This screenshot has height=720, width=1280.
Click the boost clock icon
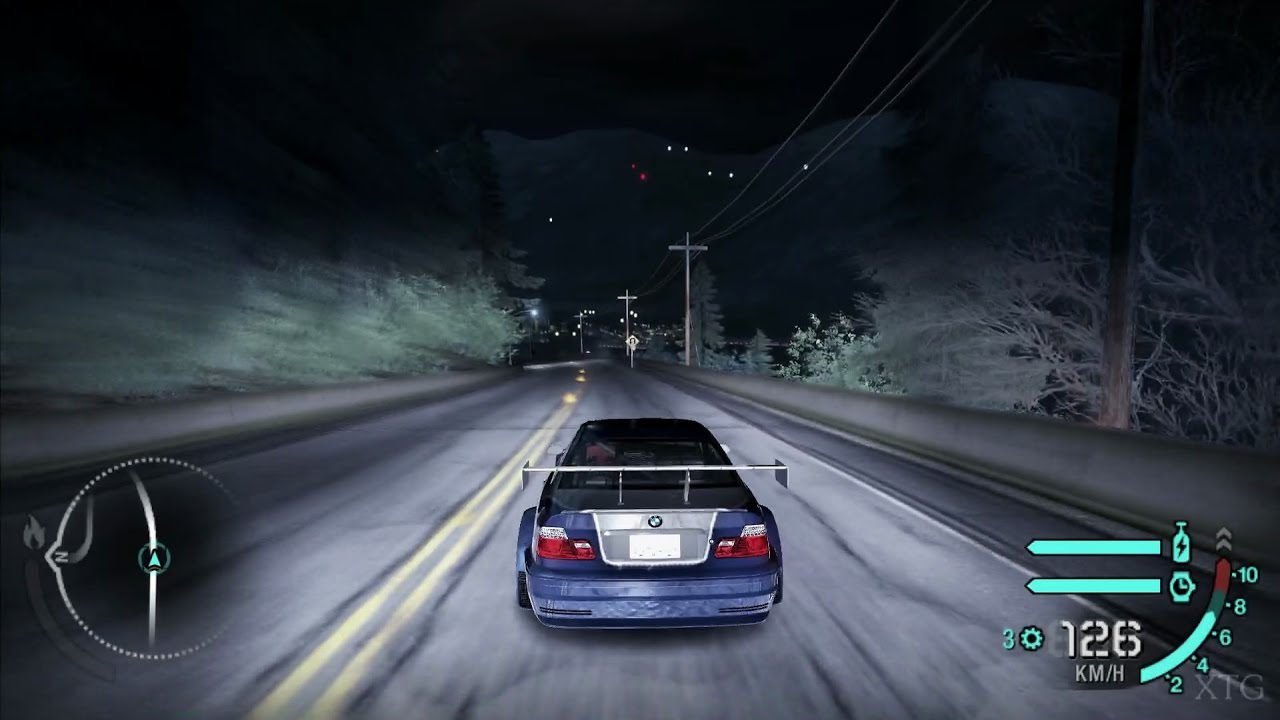[1181, 586]
